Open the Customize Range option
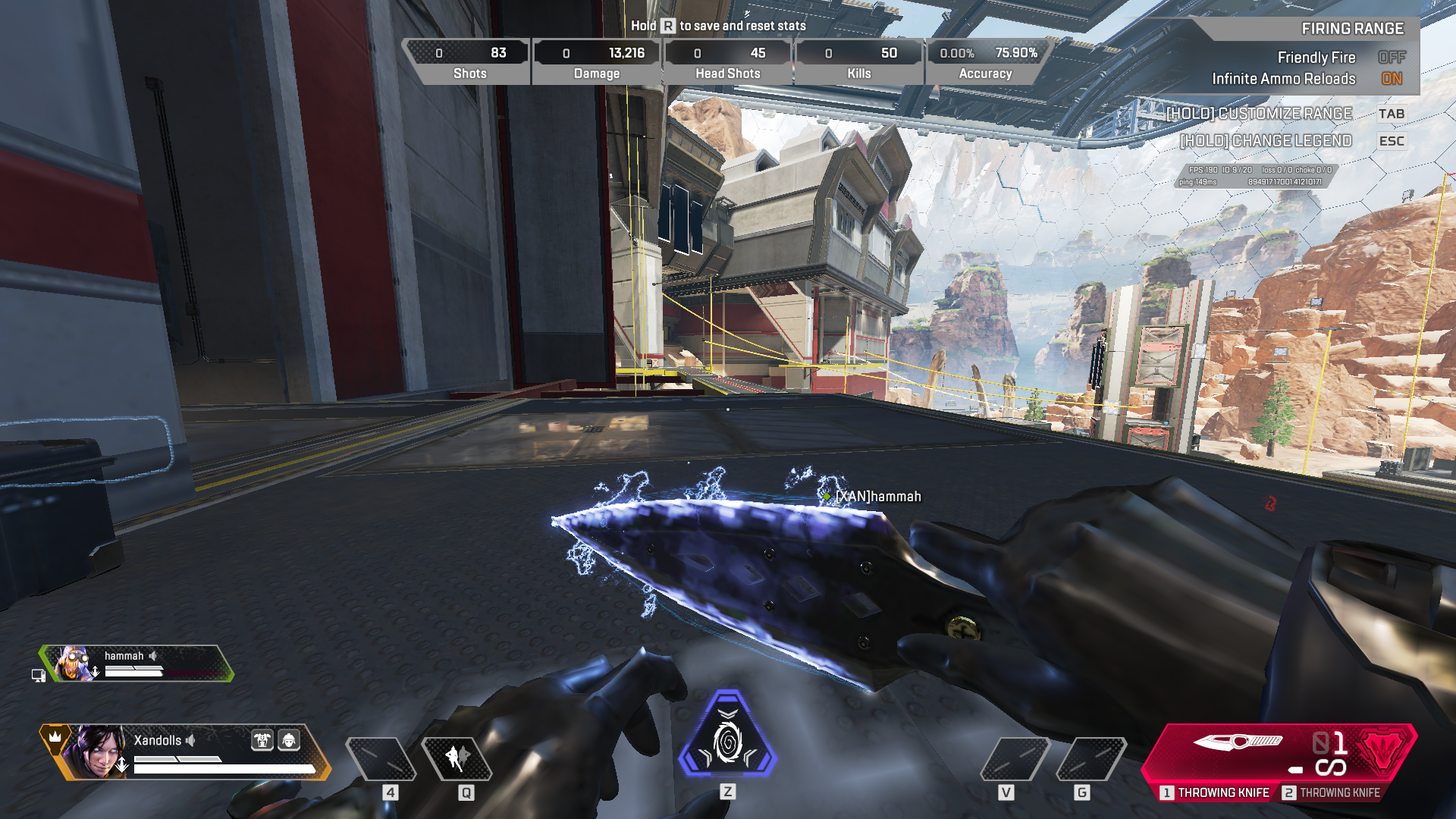This screenshot has height=819, width=1456. pos(1259,114)
